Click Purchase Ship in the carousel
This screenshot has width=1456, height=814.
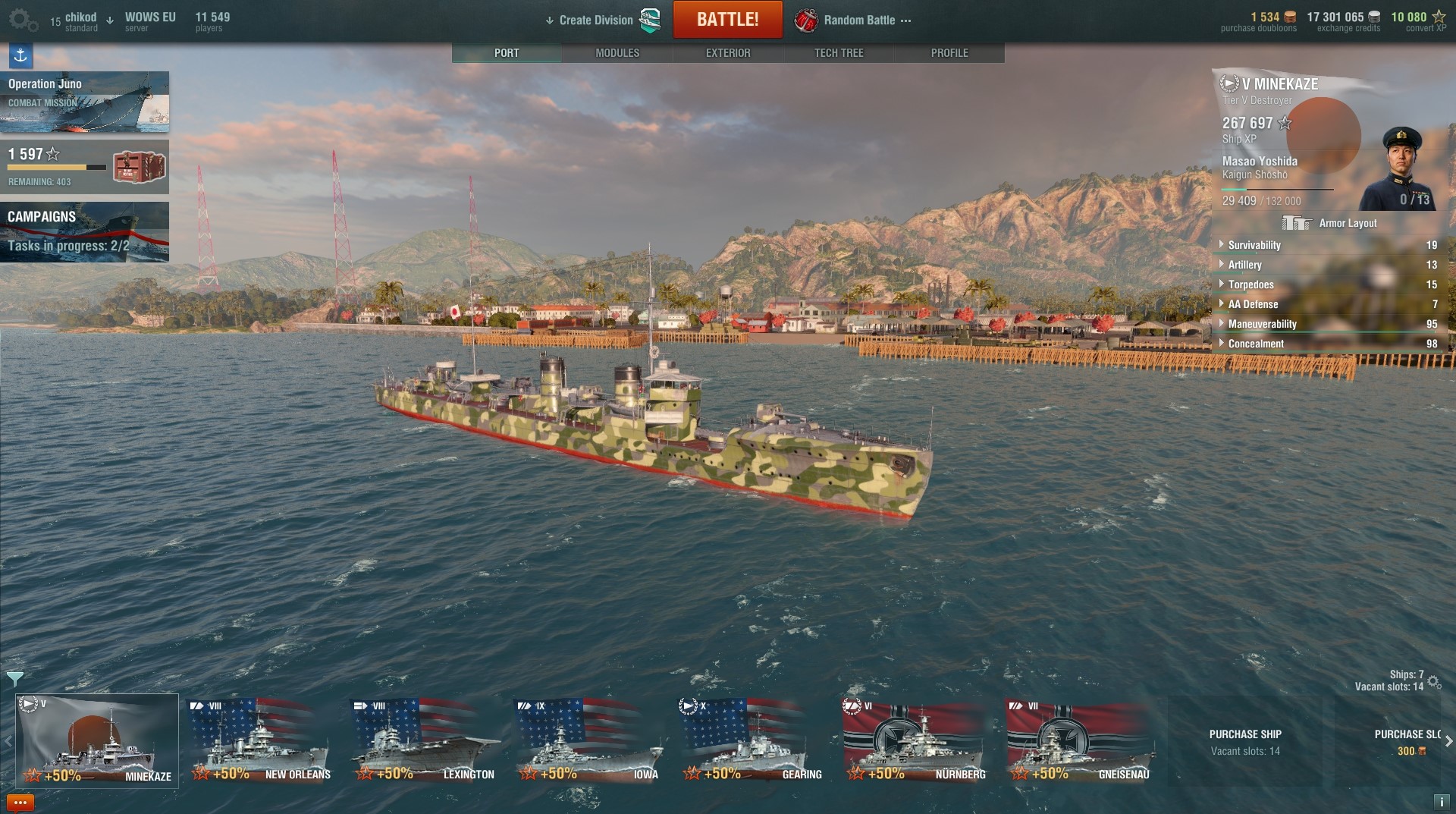(x=1244, y=741)
